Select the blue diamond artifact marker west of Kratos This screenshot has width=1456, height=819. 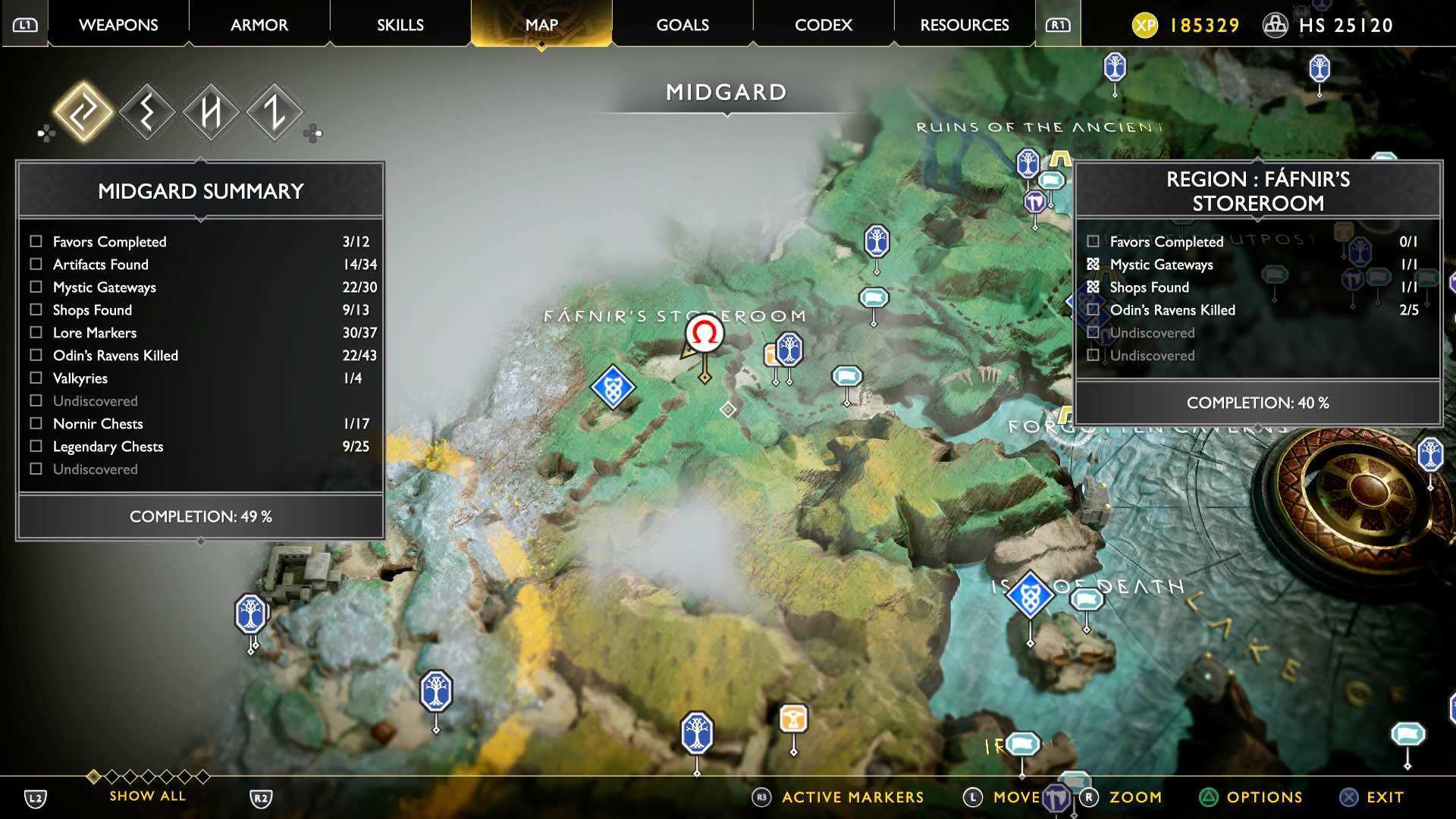click(613, 388)
